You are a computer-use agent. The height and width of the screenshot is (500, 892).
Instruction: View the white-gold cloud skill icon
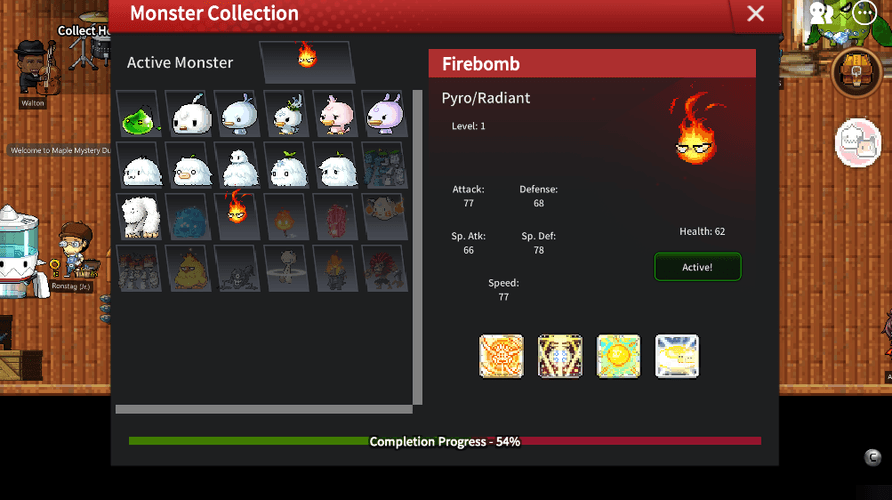(677, 356)
